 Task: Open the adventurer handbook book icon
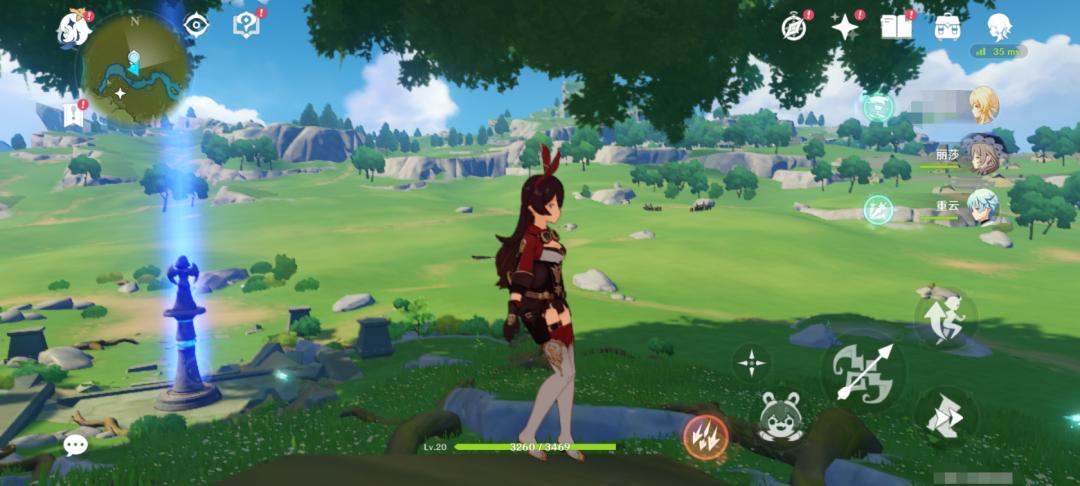(x=896, y=27)
